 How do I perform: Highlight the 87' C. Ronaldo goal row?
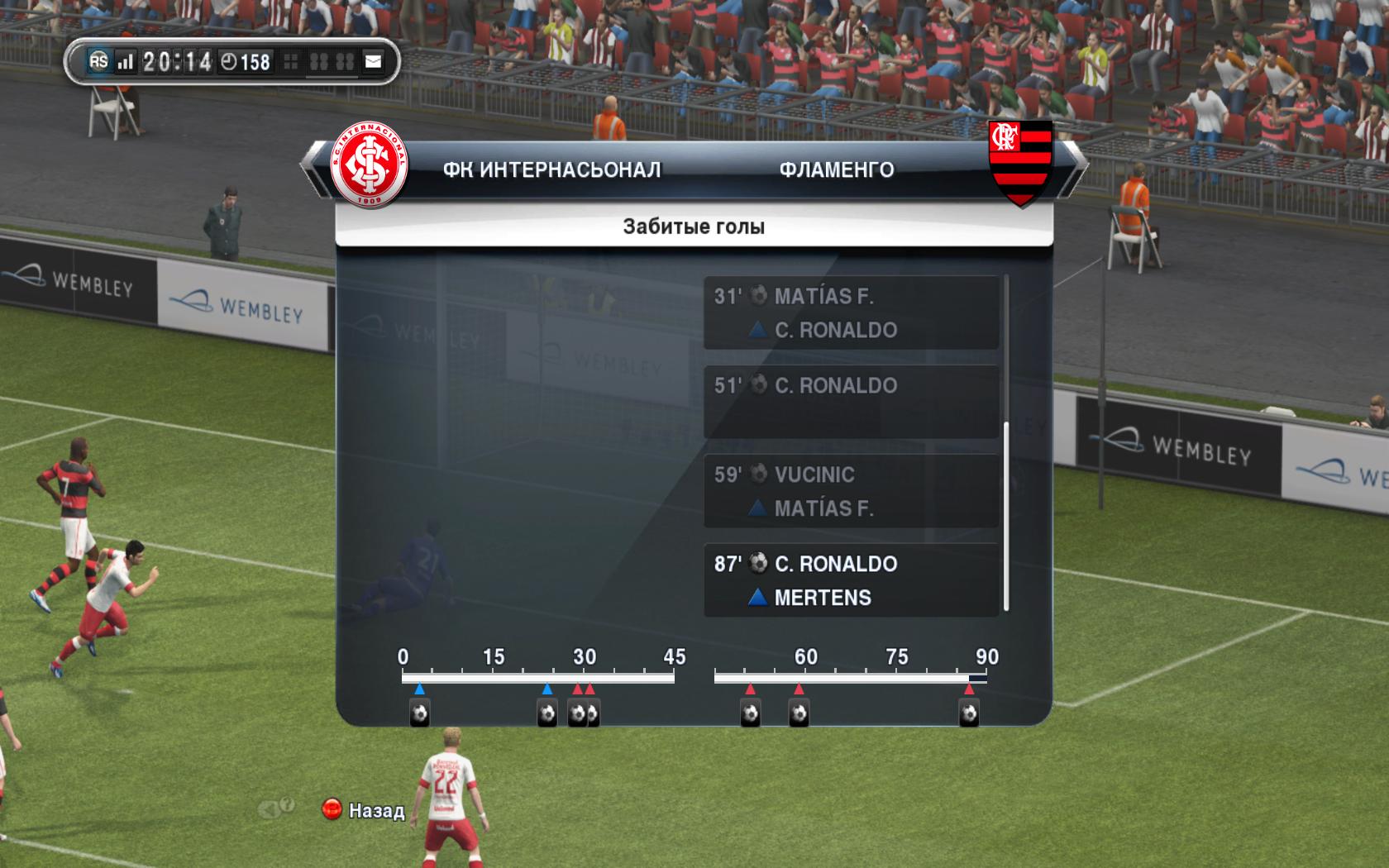tap(851, 579)
